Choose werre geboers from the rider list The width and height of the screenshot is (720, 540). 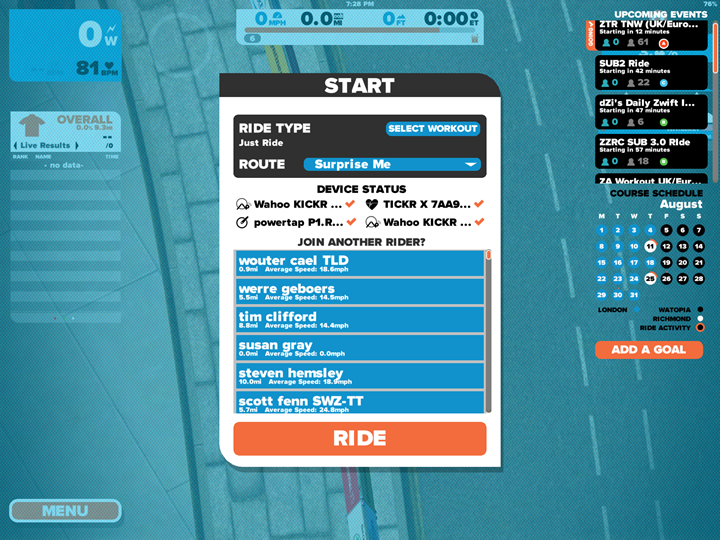tap(360, 291)
